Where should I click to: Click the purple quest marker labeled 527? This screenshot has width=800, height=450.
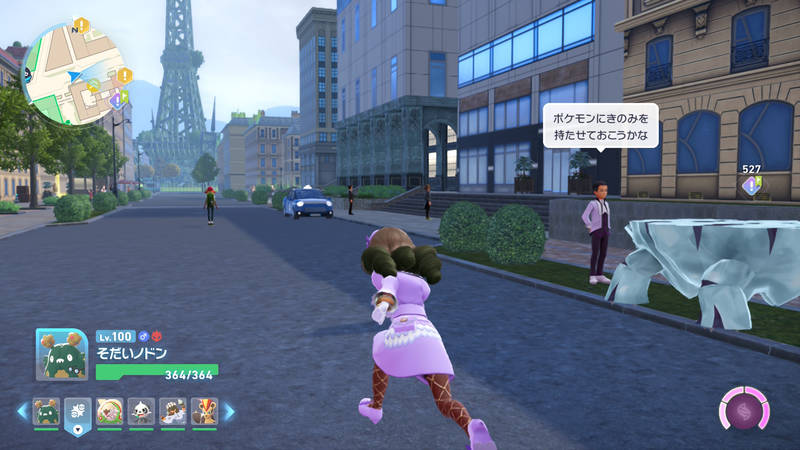751,185
